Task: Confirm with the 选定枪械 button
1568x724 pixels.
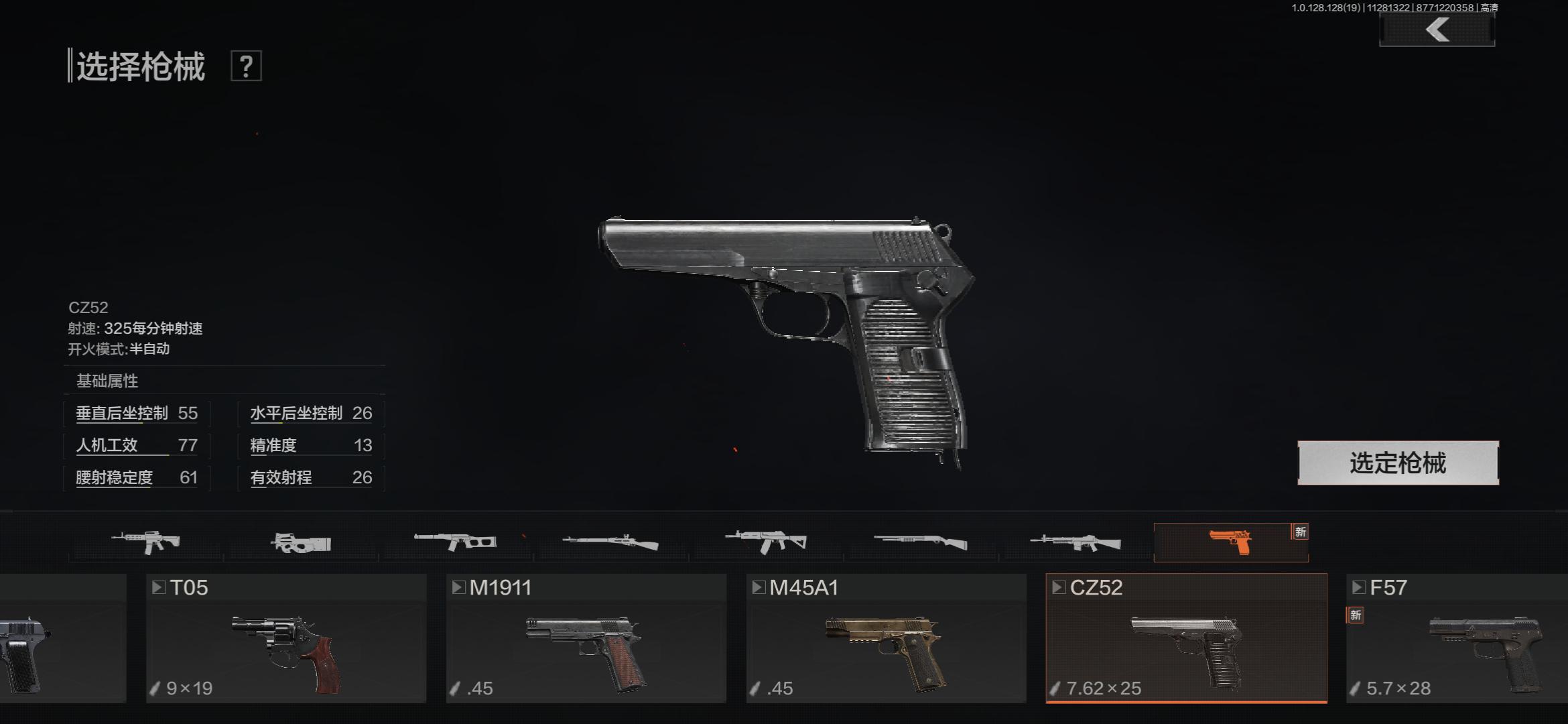Action: [1398, 463]
